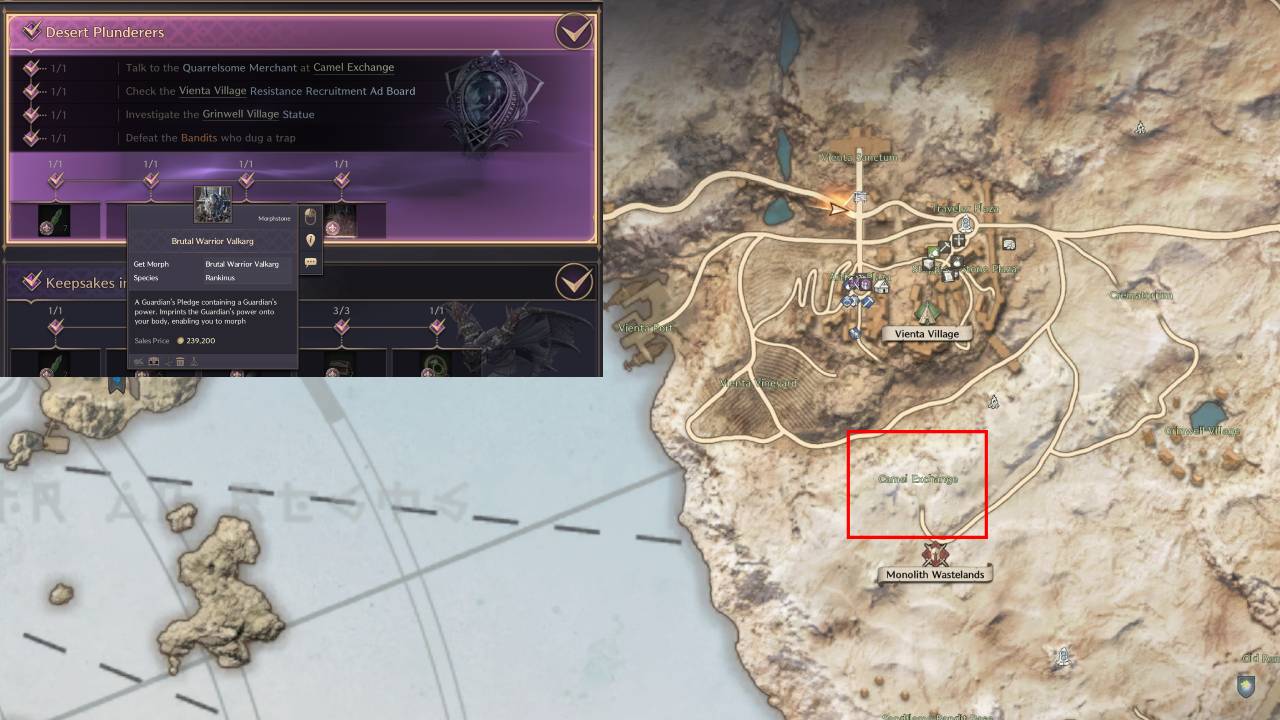Open the Camel Exchange link
This screenshot has height=720, width=1280.
click(x=353, y=67)
